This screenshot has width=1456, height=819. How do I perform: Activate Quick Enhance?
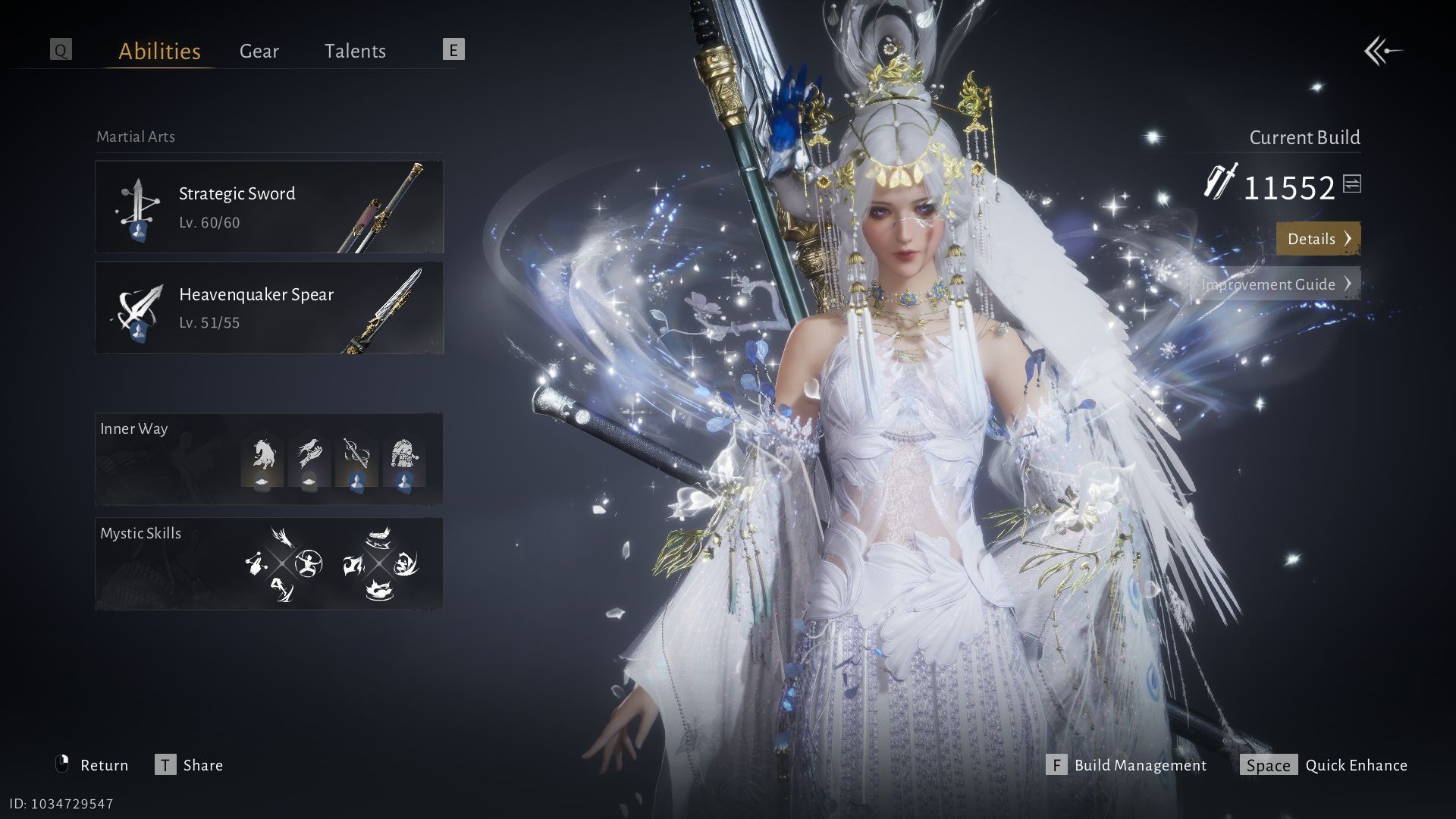tap(1324, 765)
